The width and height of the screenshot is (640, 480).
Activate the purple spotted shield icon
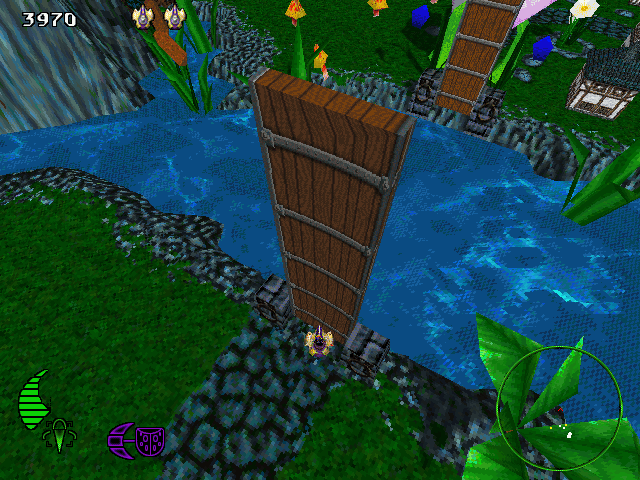(x=150, y=441)
